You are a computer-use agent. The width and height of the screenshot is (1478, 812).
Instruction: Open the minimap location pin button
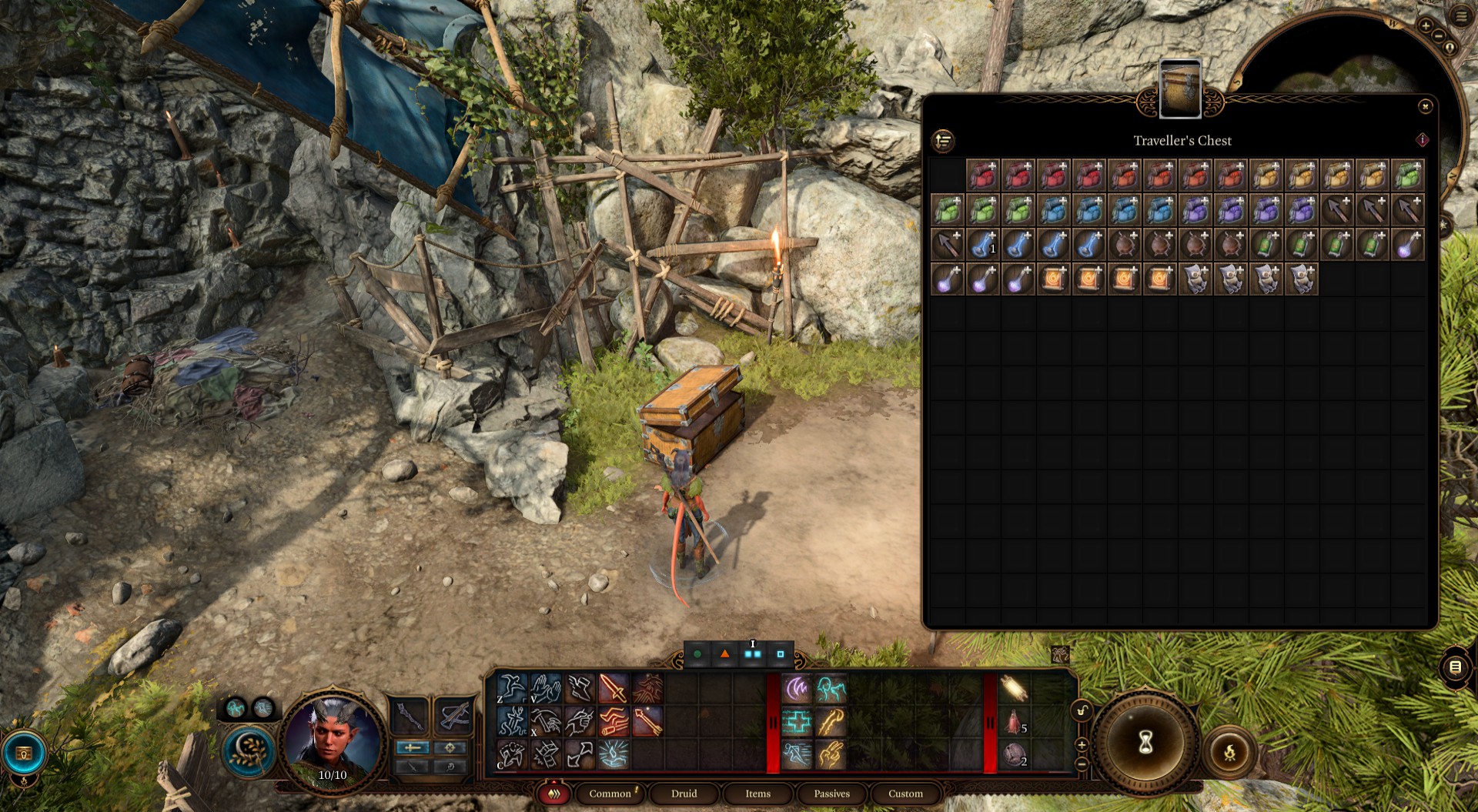(1450, 48)
